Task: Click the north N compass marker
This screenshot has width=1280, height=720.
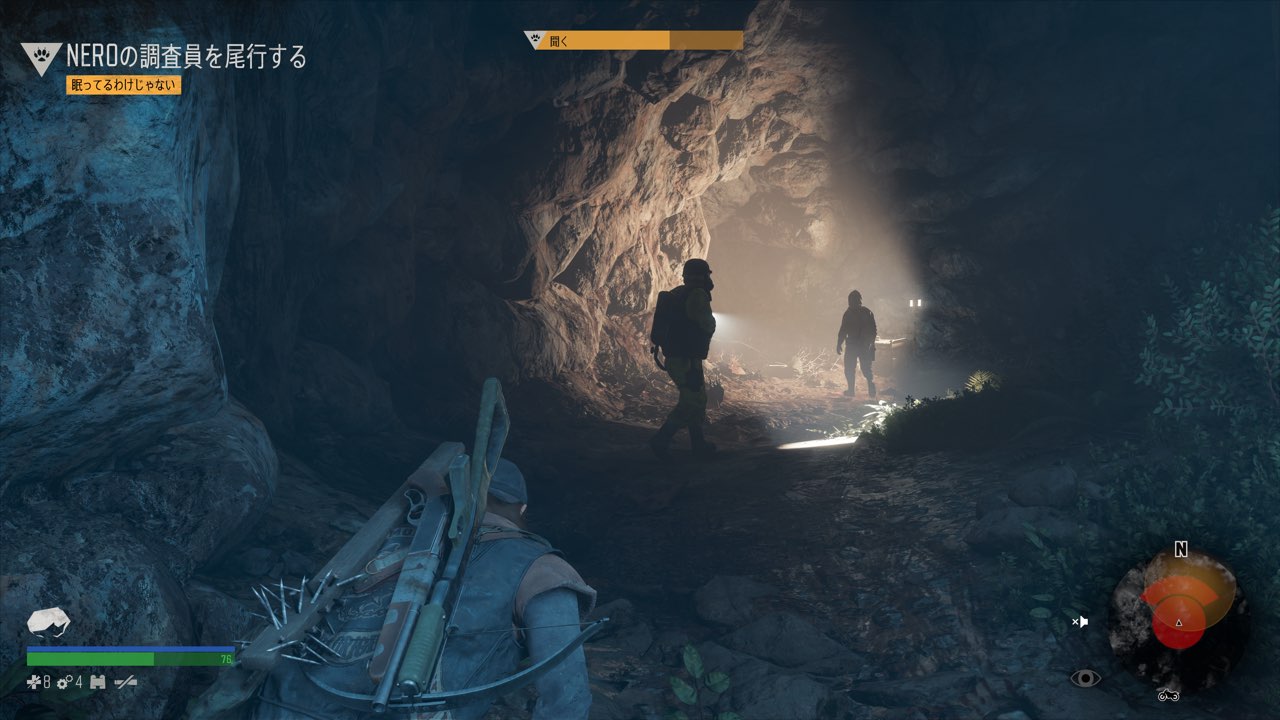Action: pyautogui.click(x=1181, y=550)
